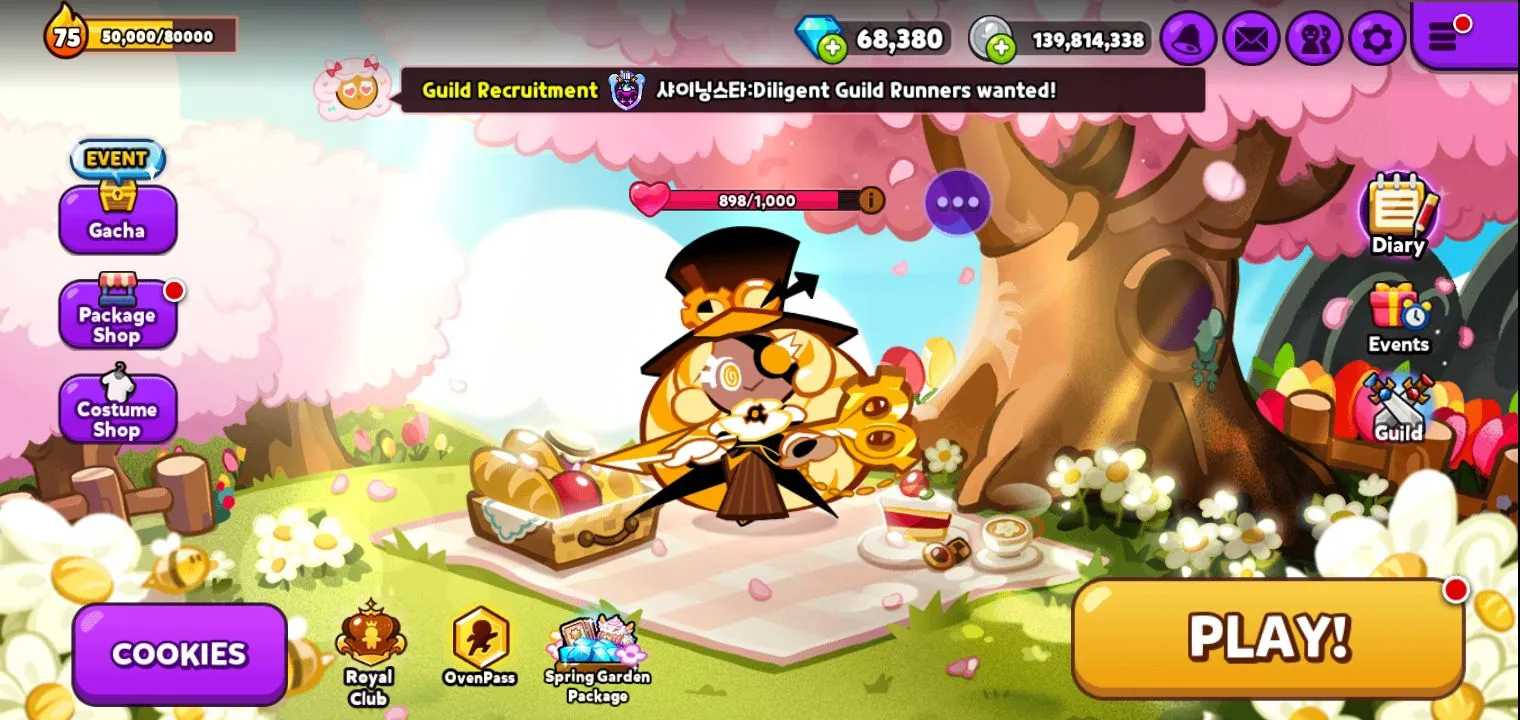
Task: Open the mailbox envelope icon
Action: coord(1251,39)
